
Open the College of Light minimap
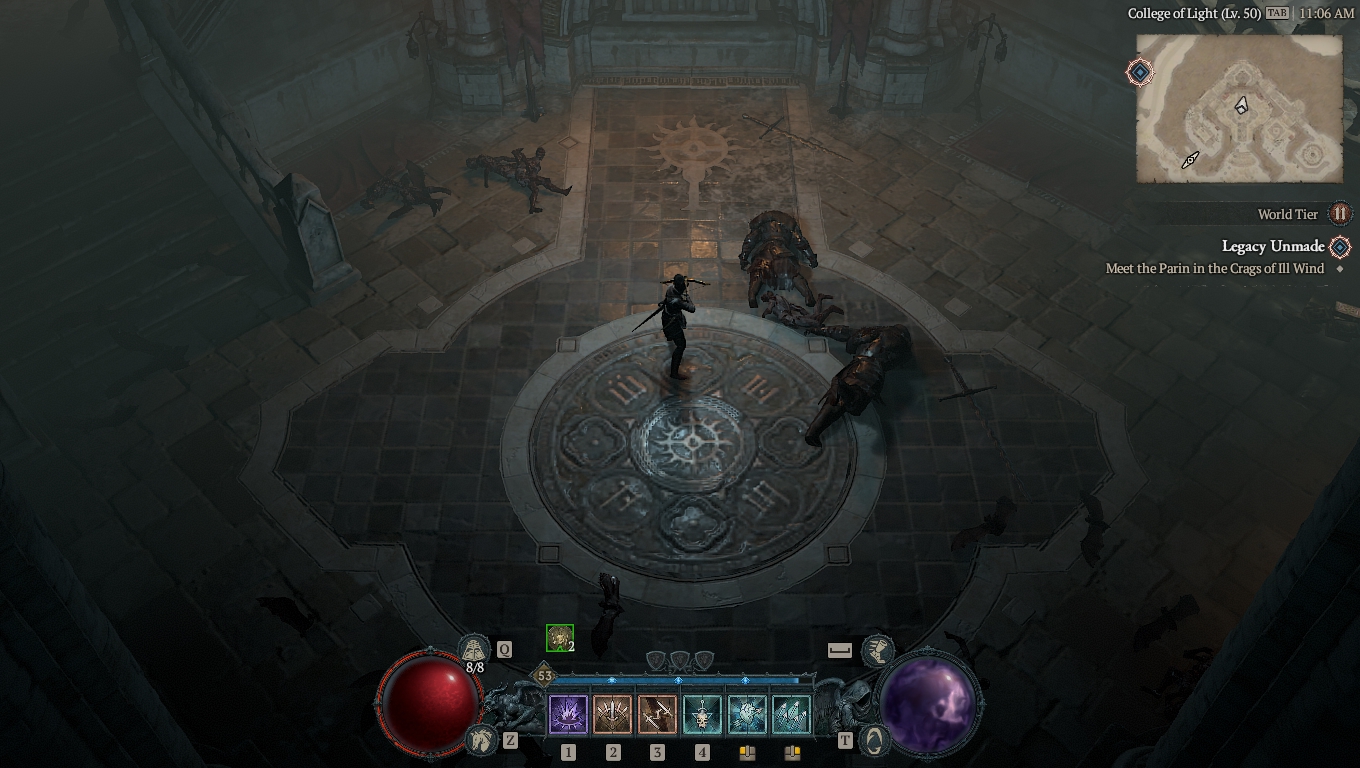coord(1239,108)
